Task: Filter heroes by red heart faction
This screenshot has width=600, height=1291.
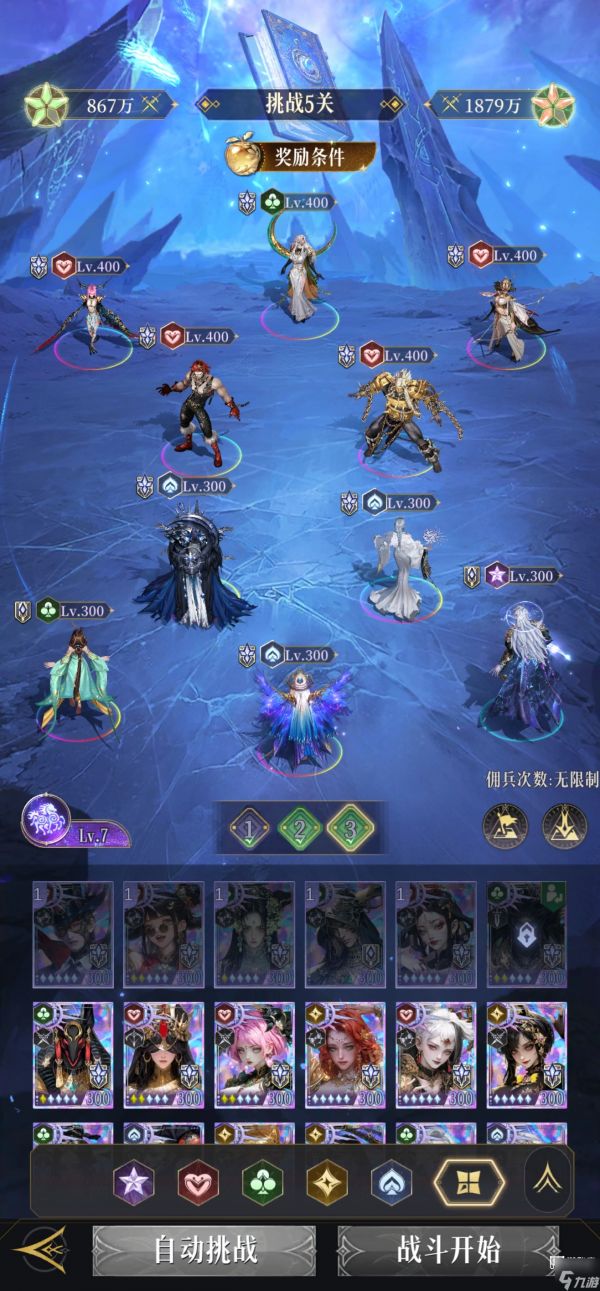Action: 197,1183
